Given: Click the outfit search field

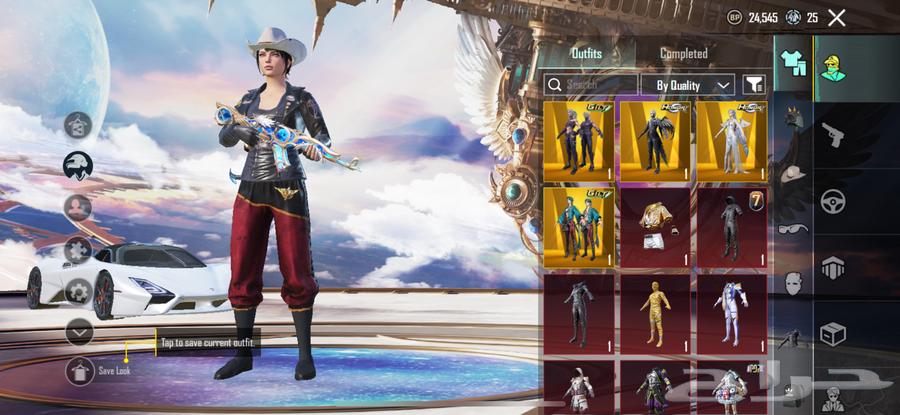Looking at the screenshot, I should (591, 85).
